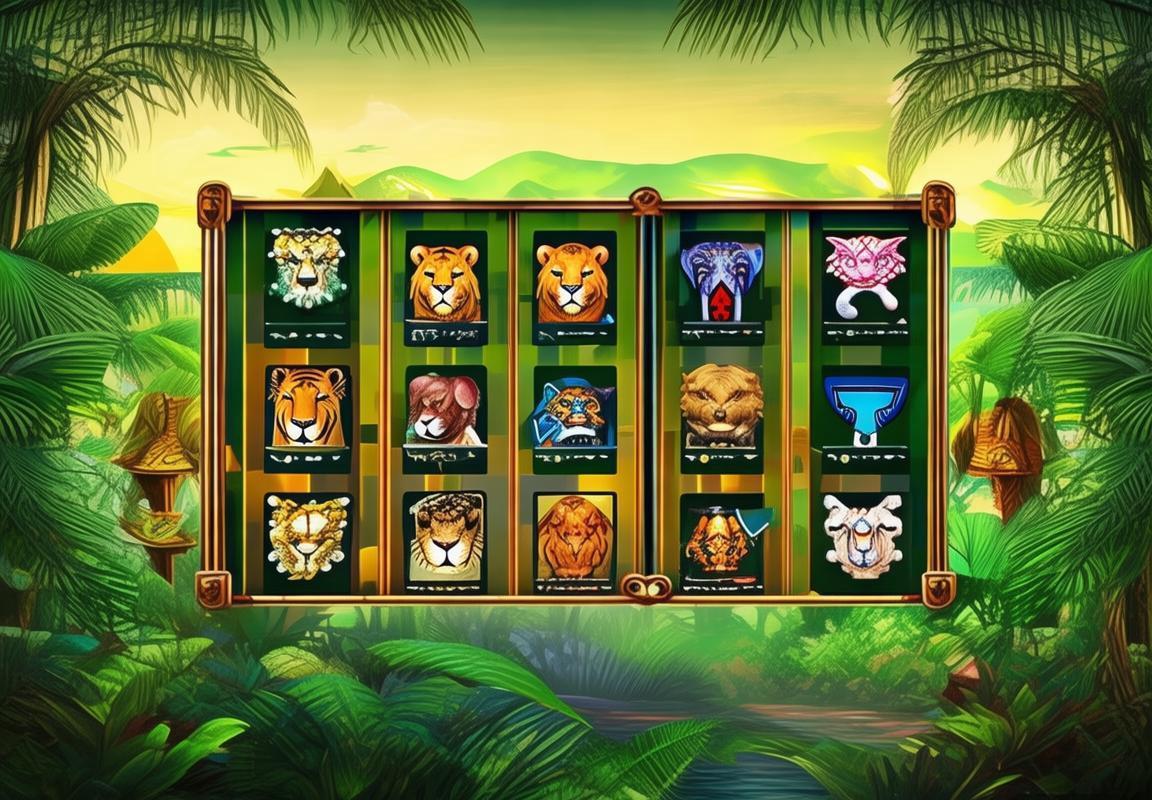This screenshot has width=1152, height=800.
Task: Click the blue elephant head tile
Action: tap(721, 278)
